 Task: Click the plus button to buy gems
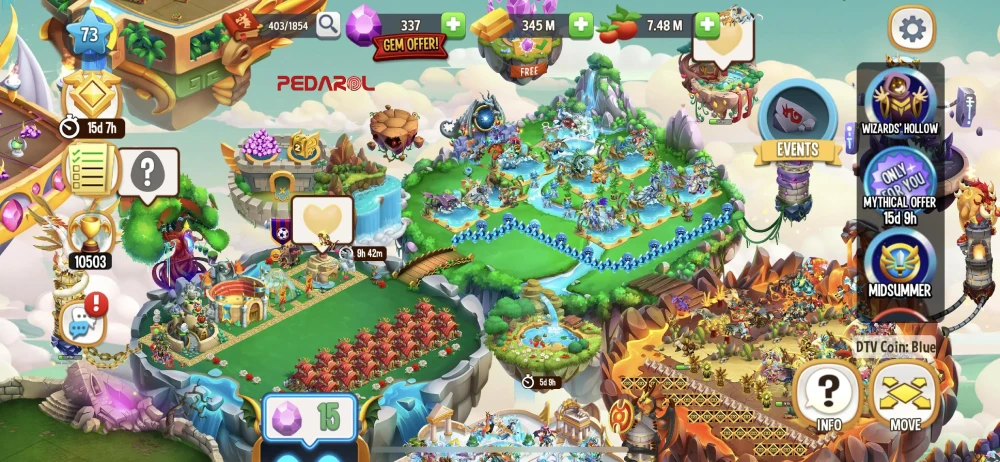pos(453,24)
